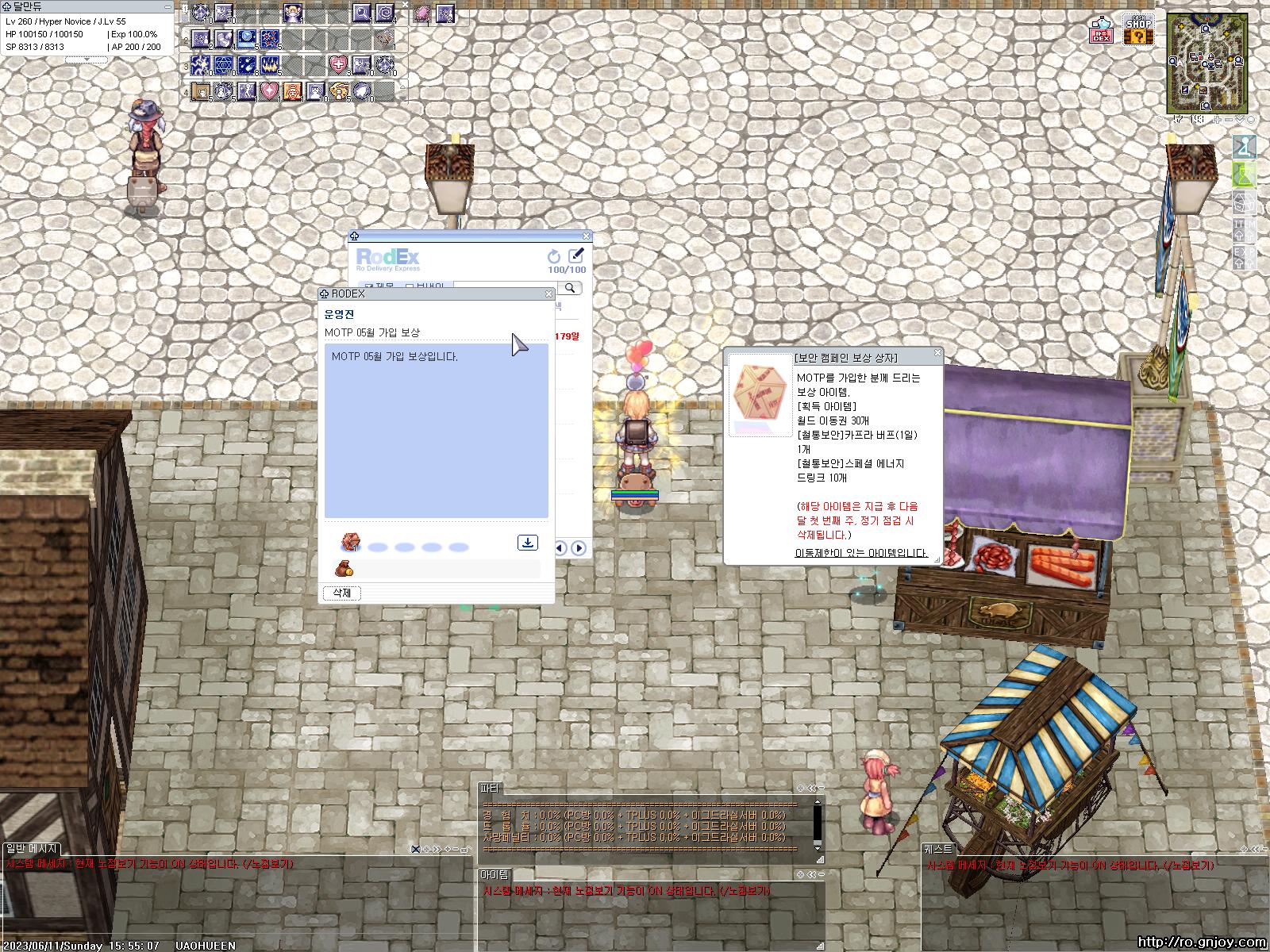Delete this mail with the 삭제 button
This screenshot has height=952, width=1270.
341,593
